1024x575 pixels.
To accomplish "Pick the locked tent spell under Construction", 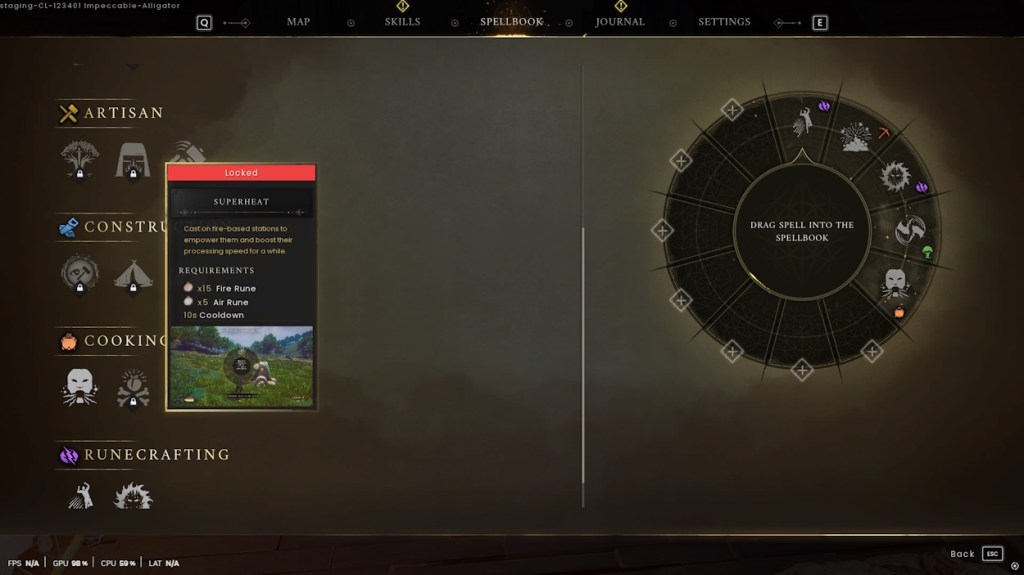I will point(133,274).
